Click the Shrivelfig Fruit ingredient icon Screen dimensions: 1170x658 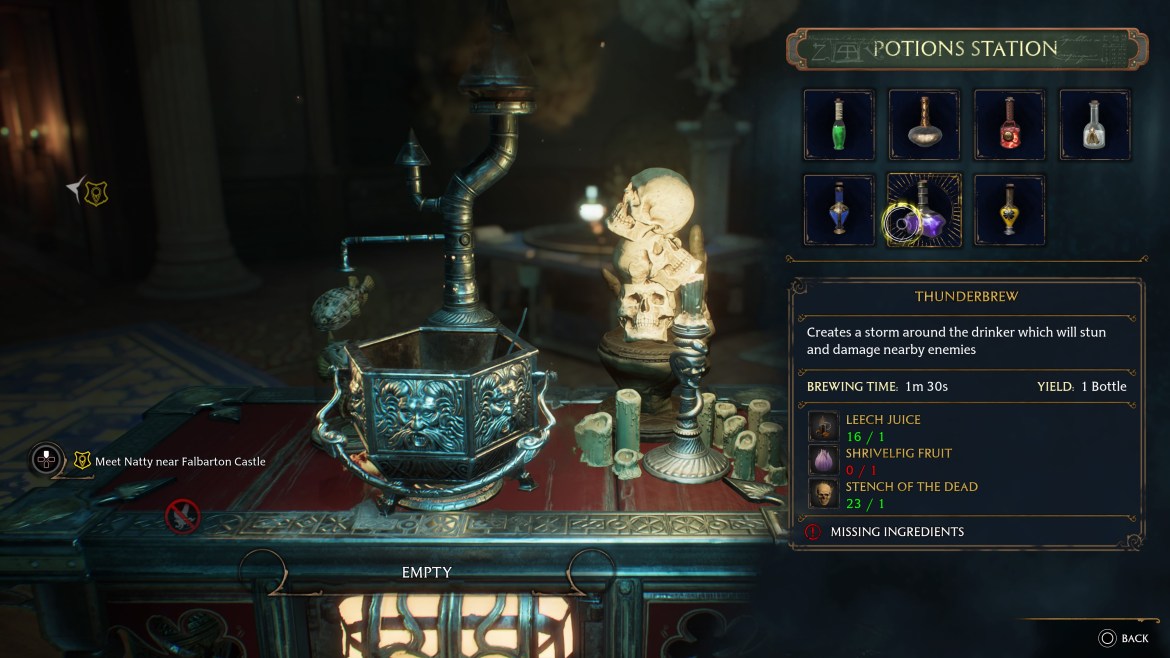pos(824,460)
